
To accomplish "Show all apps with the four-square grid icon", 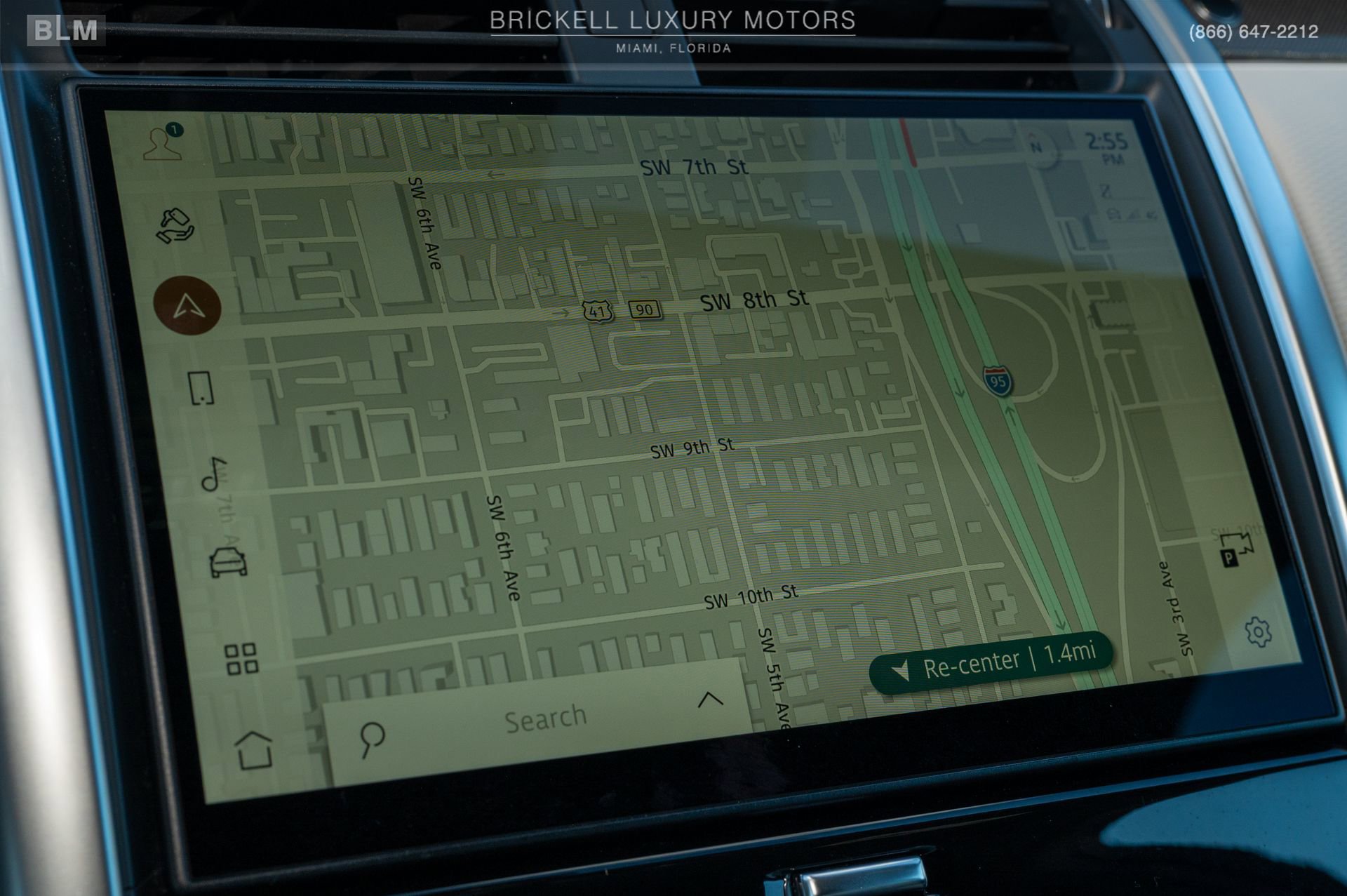I will pos(241,659).
